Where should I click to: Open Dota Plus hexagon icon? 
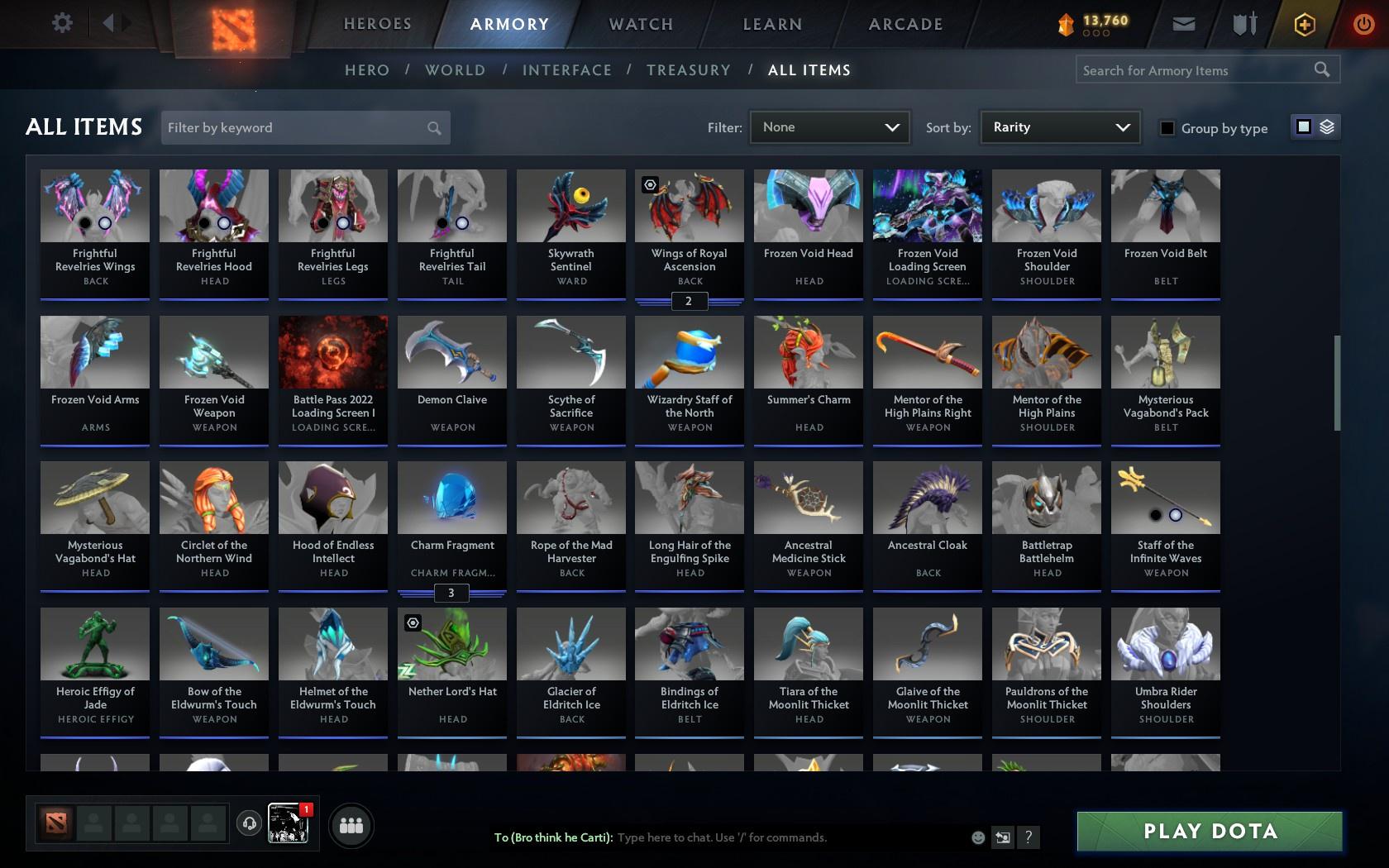coord(1304,23)
